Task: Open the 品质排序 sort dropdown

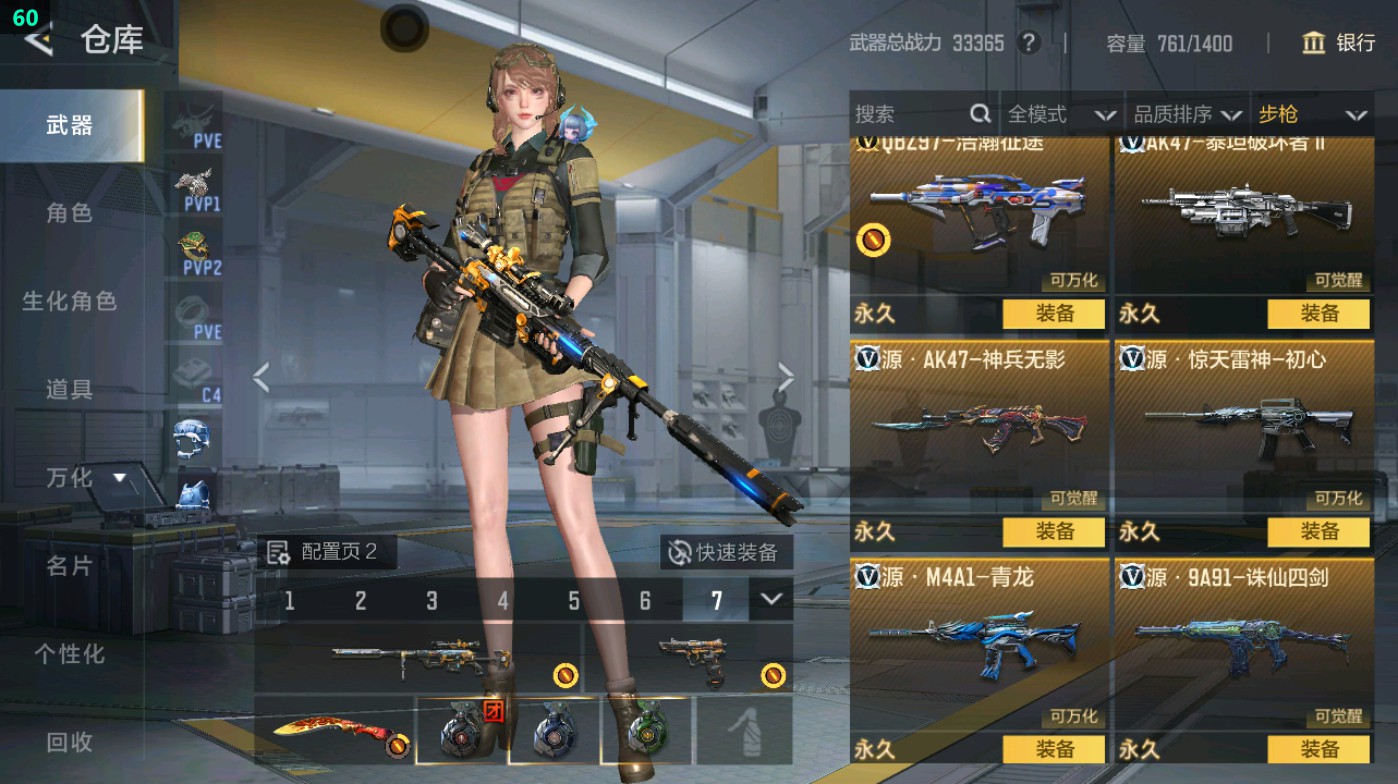Action: pyautogui.click(x=1187, y=114)
